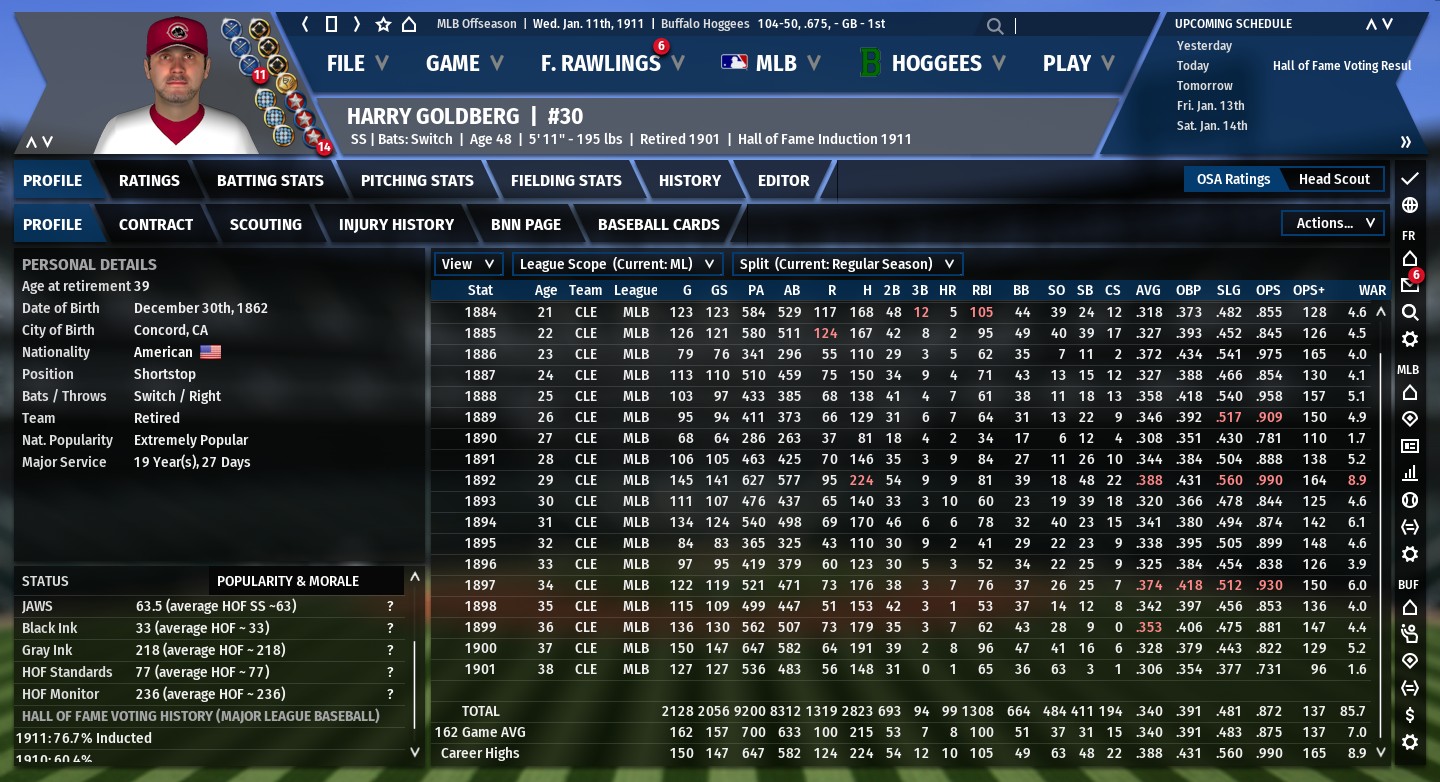Open the MLB league menu
The width and height of the screenshot is (1440, 782).
[x=771, y=63]
